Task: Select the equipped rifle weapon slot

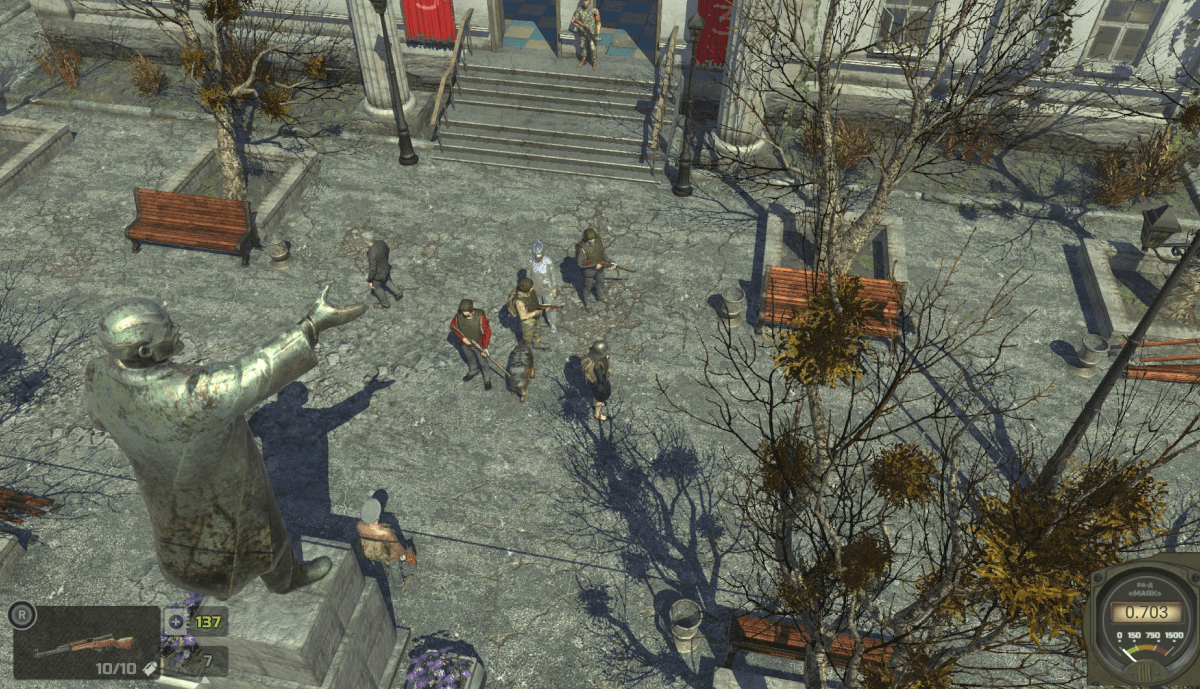Action: click(x=85, y=643)
